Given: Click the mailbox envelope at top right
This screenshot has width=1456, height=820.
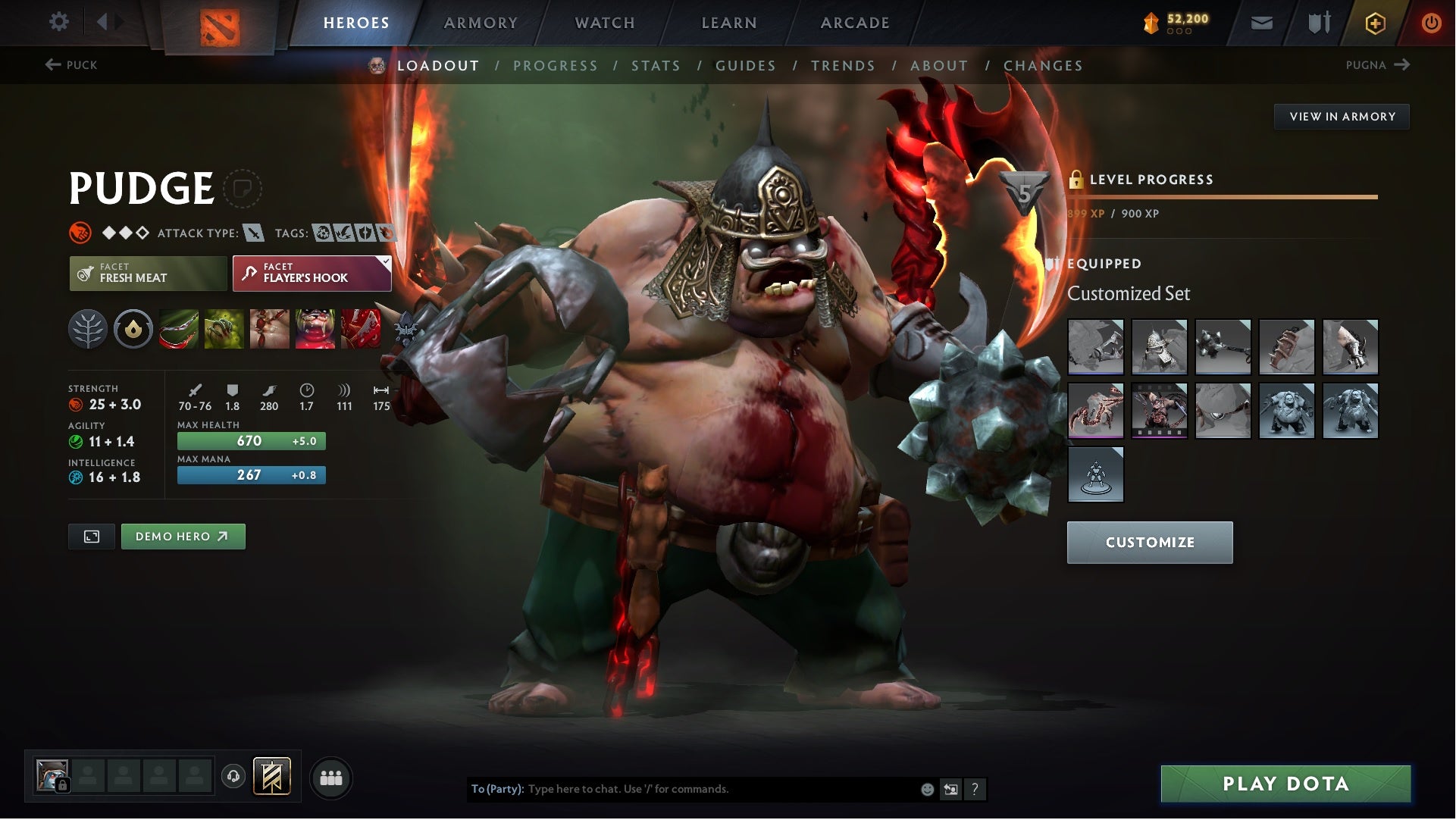Looking at the screenshot, I should point(1263,22).
